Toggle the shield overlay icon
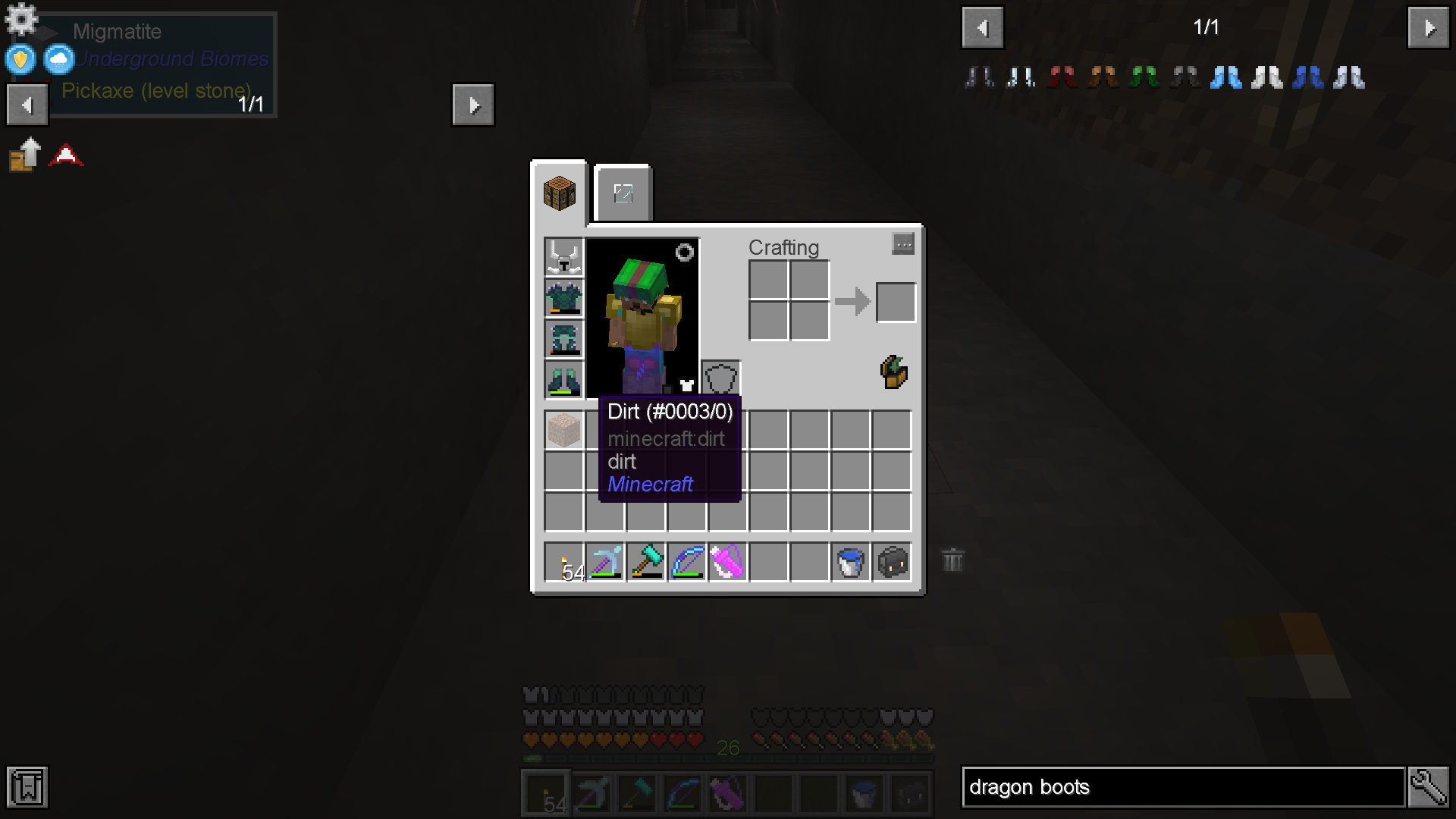The width and height of the screenshot is (1456, 819). [19, 59]
